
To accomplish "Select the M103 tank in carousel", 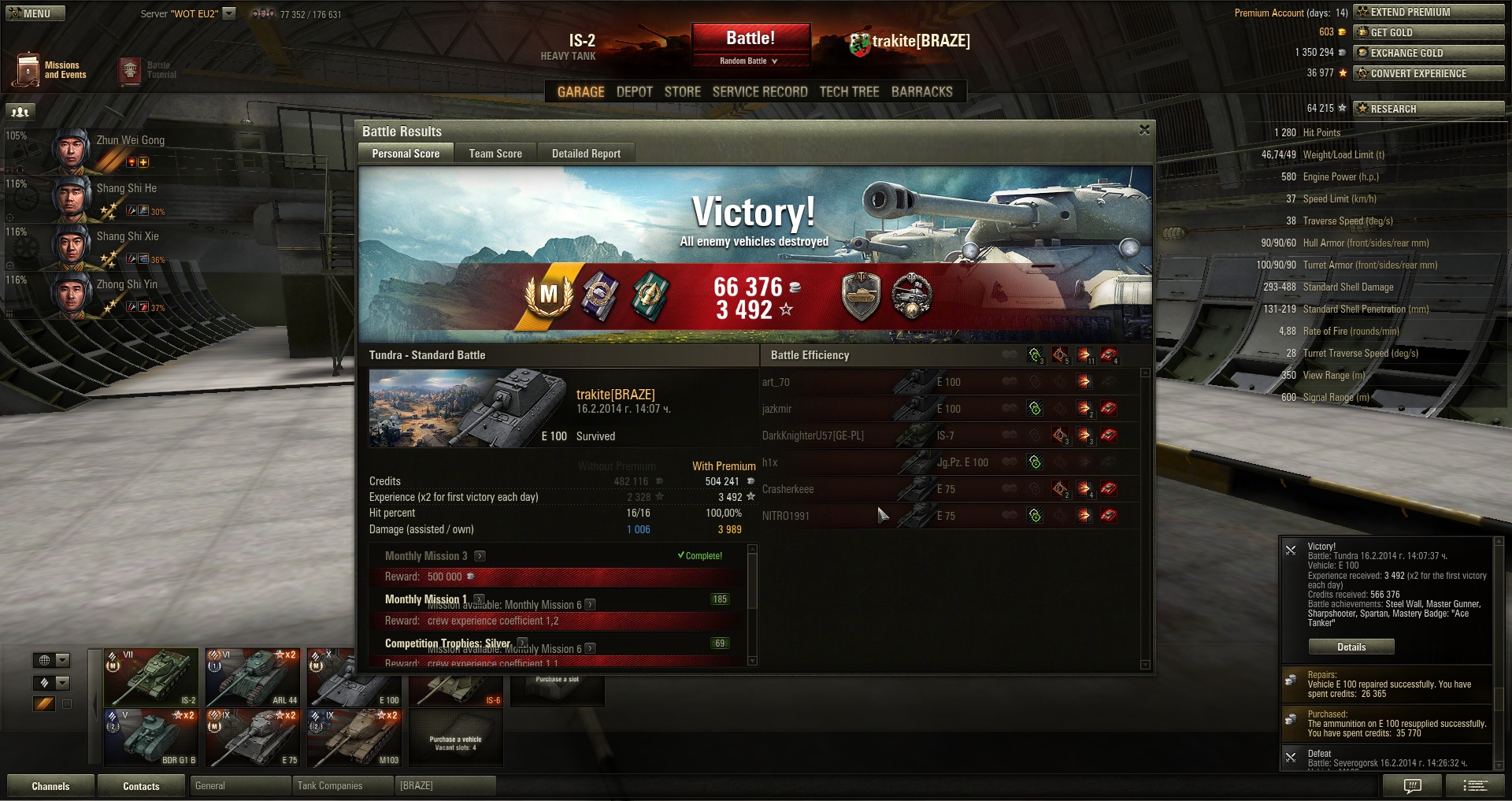I will (x=354, y=737).
